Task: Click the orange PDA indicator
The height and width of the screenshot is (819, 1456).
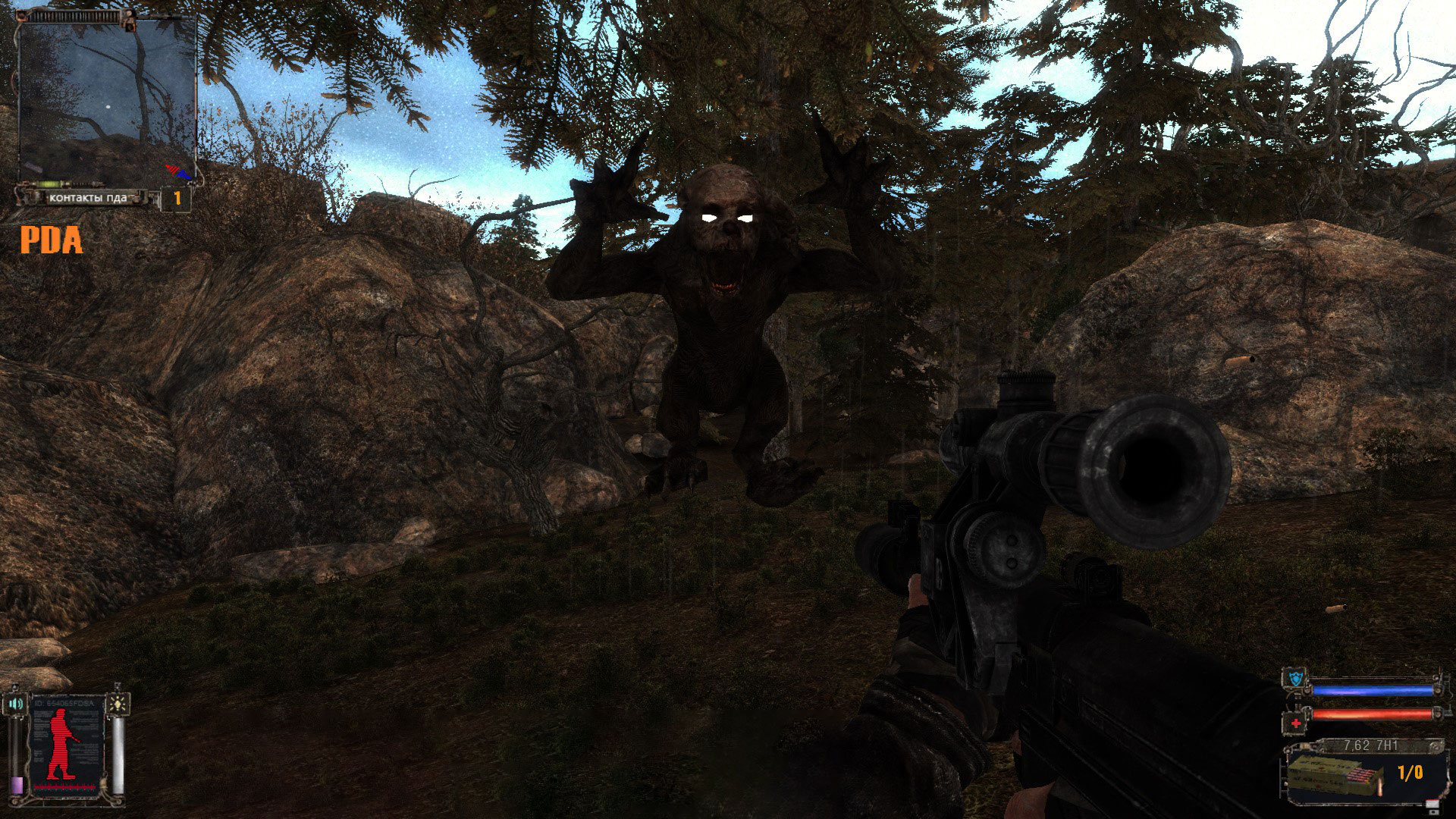Action: [x=51, y=241]
